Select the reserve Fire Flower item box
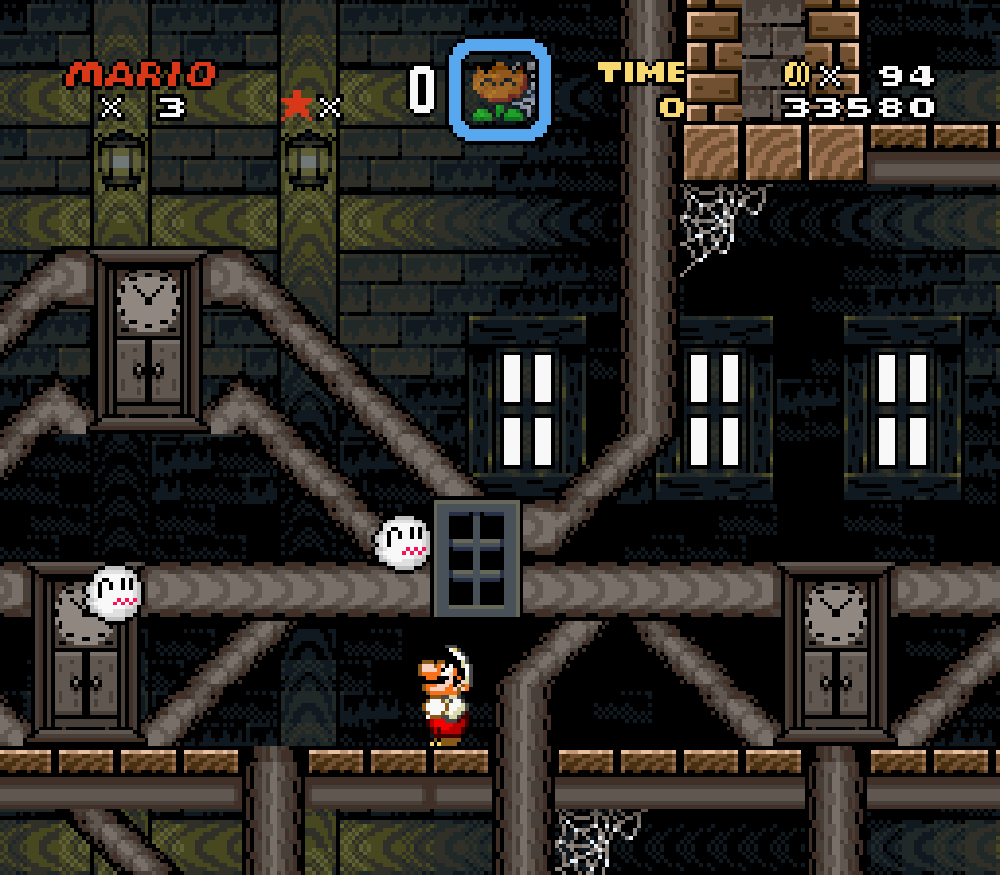The image size is (1000, 875). pyautogui.click(x=500, y=90)
